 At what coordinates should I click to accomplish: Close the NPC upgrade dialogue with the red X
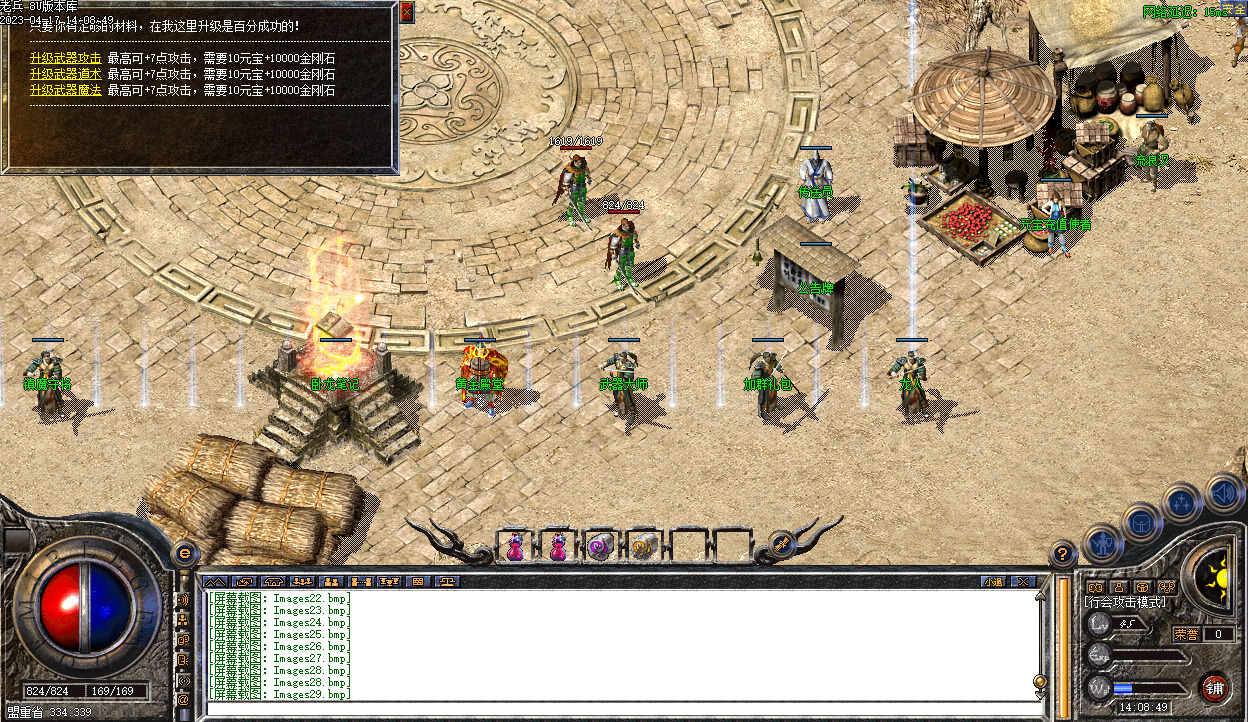click(x=407, y=13)
